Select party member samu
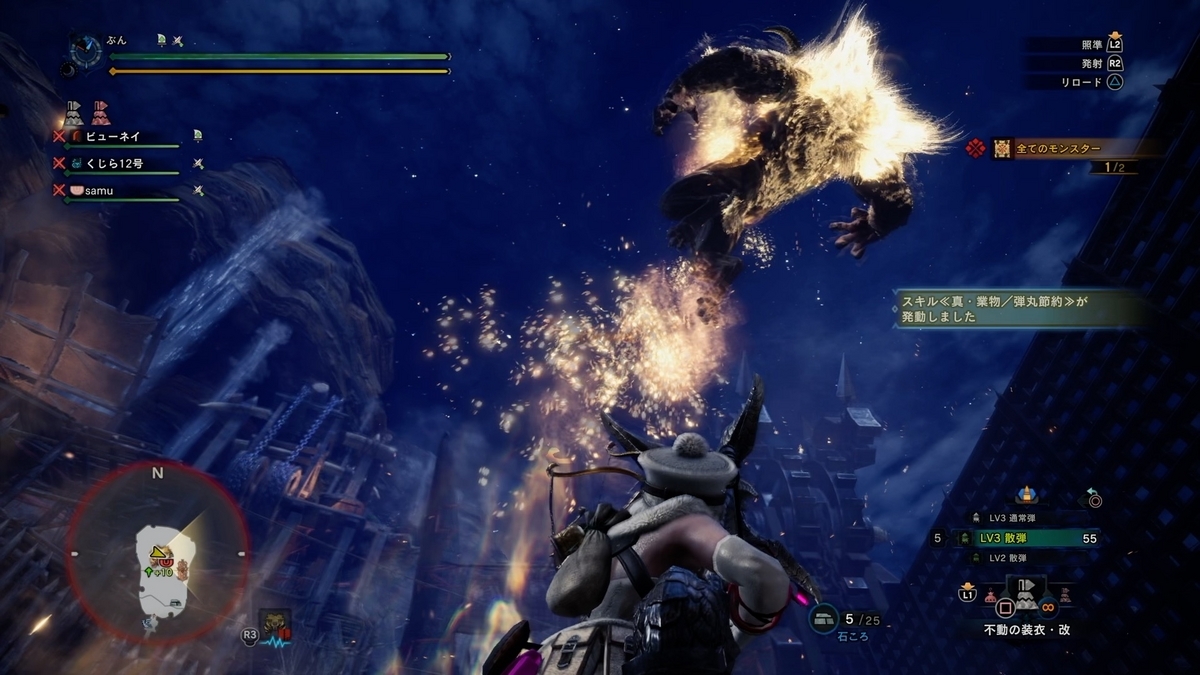 (100, 190)
